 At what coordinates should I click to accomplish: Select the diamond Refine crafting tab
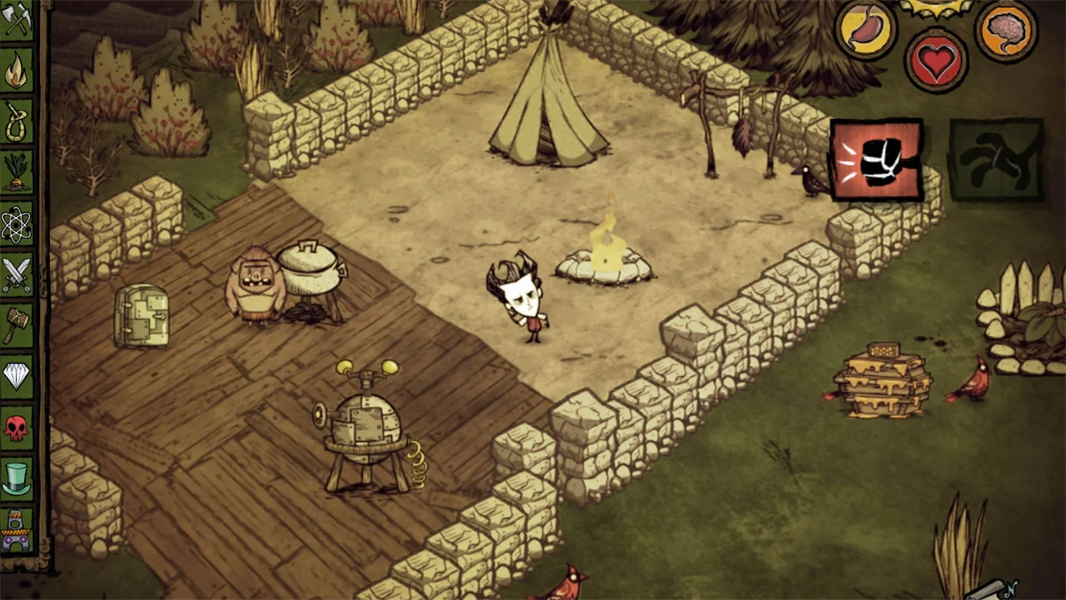click(x=17, y=377)
